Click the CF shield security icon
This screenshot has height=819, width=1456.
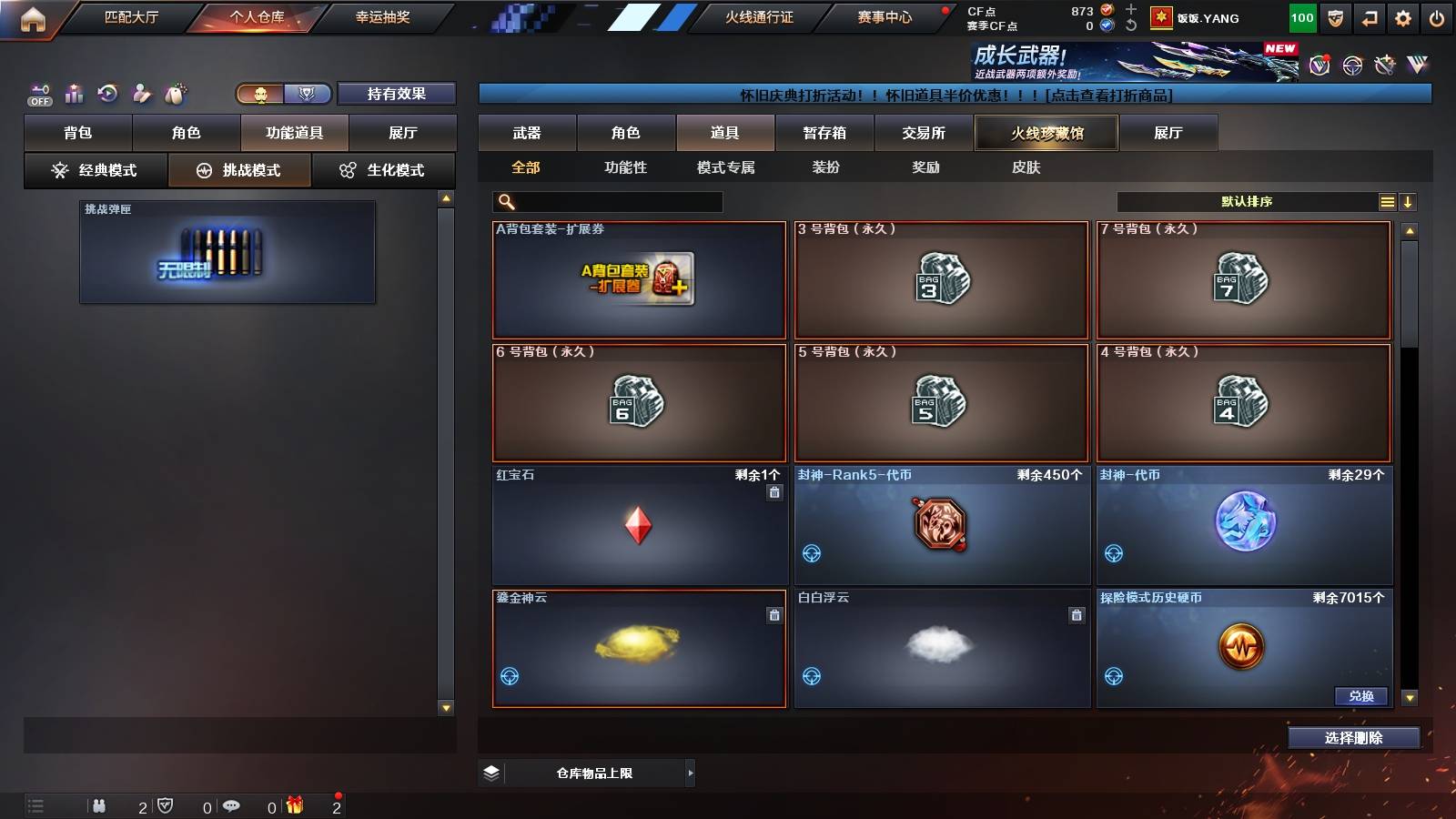coord(1334,17)
